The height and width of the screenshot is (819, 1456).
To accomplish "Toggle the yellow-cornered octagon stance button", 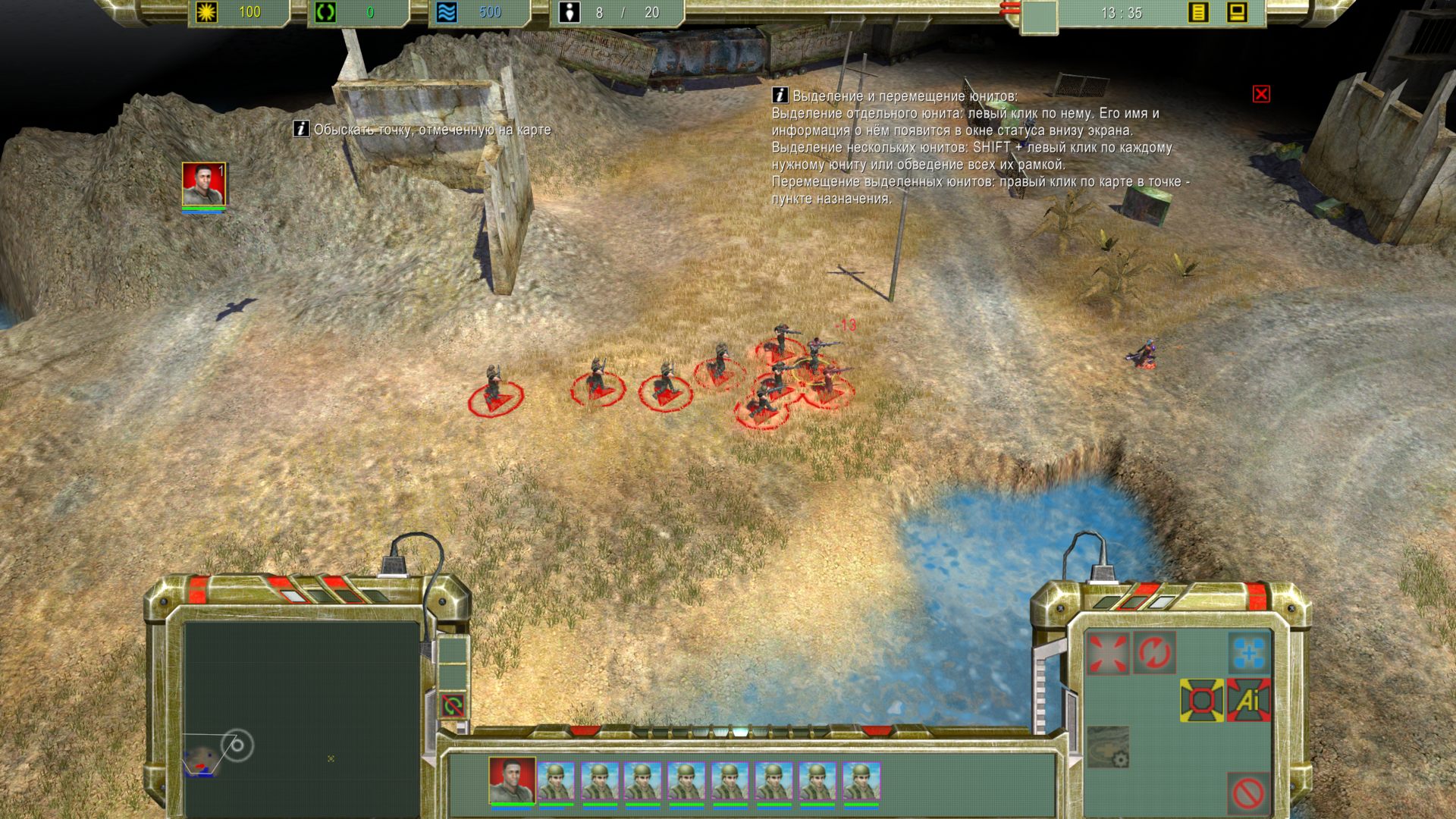I will point(1201,700).
